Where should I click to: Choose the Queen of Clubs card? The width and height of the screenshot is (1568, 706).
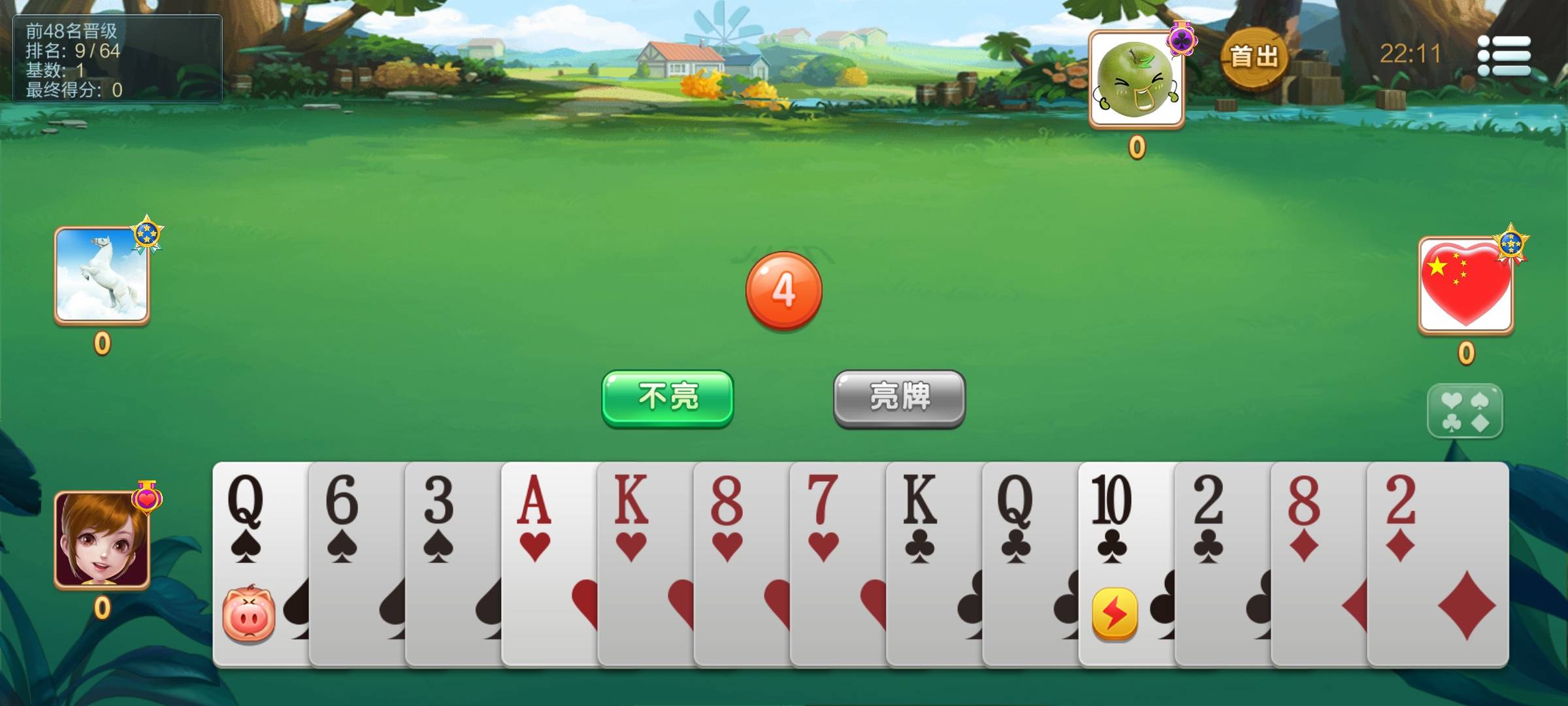1028,562
